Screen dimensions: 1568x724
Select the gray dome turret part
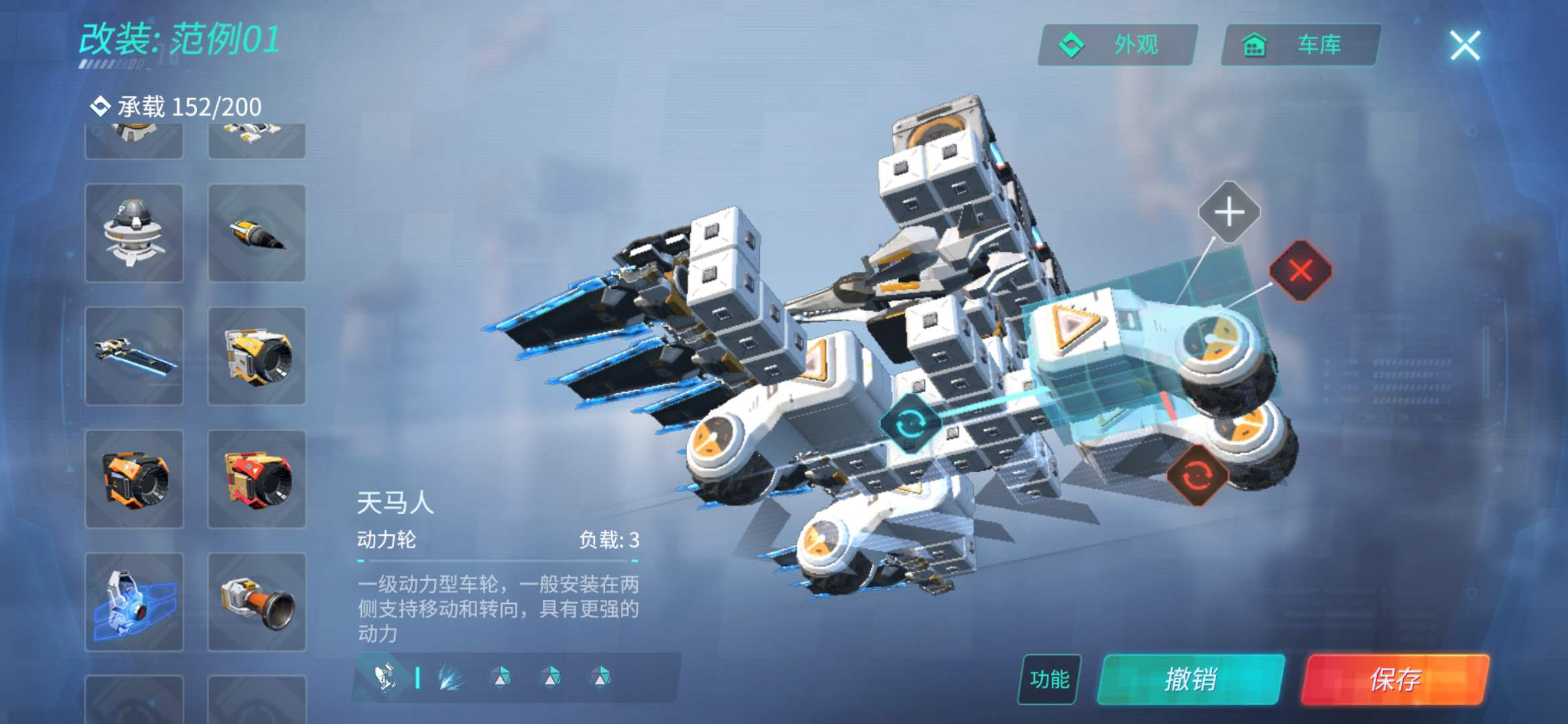[134, 233]
